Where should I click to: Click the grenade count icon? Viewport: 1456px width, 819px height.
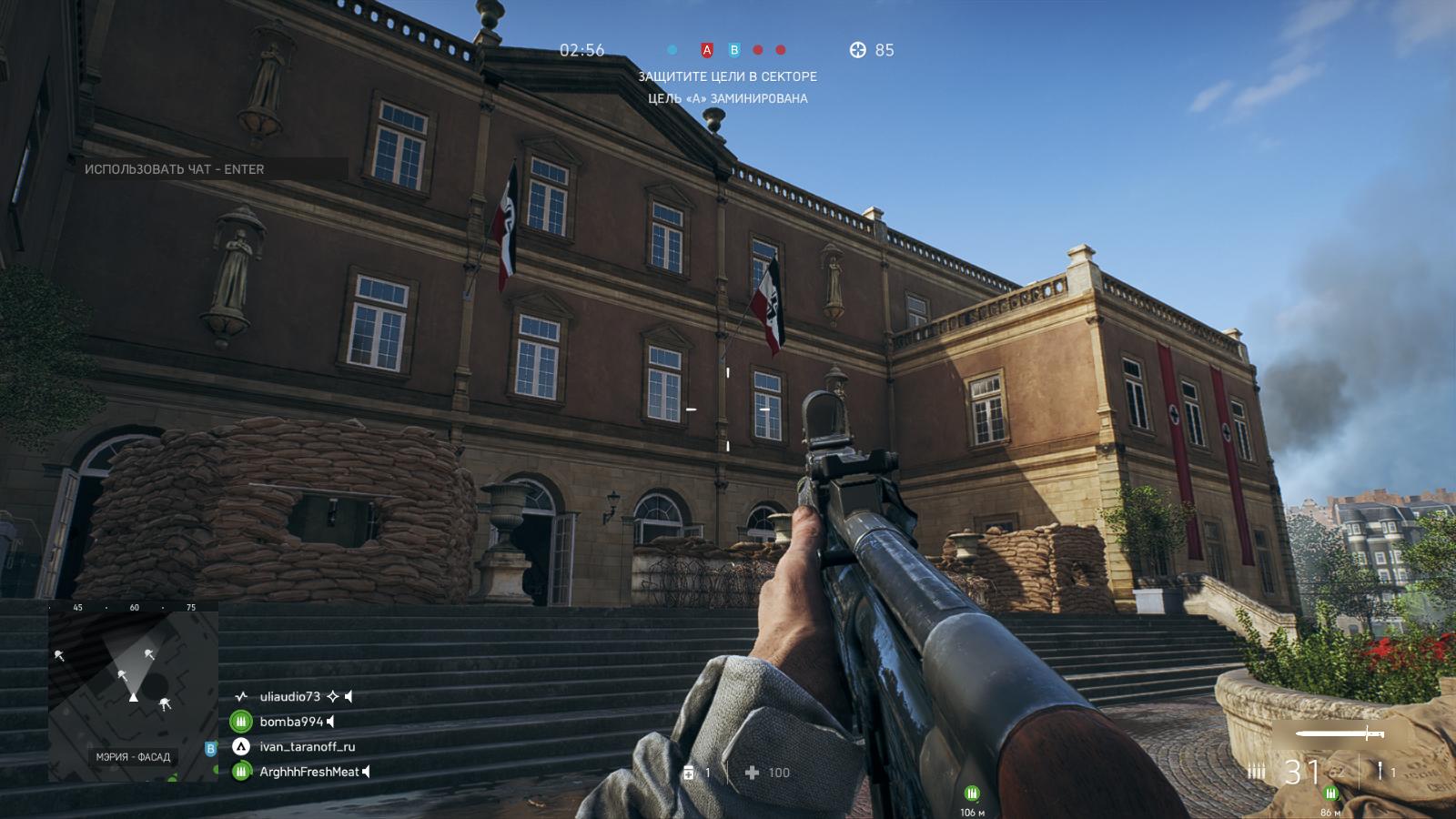click(1380, 772)
